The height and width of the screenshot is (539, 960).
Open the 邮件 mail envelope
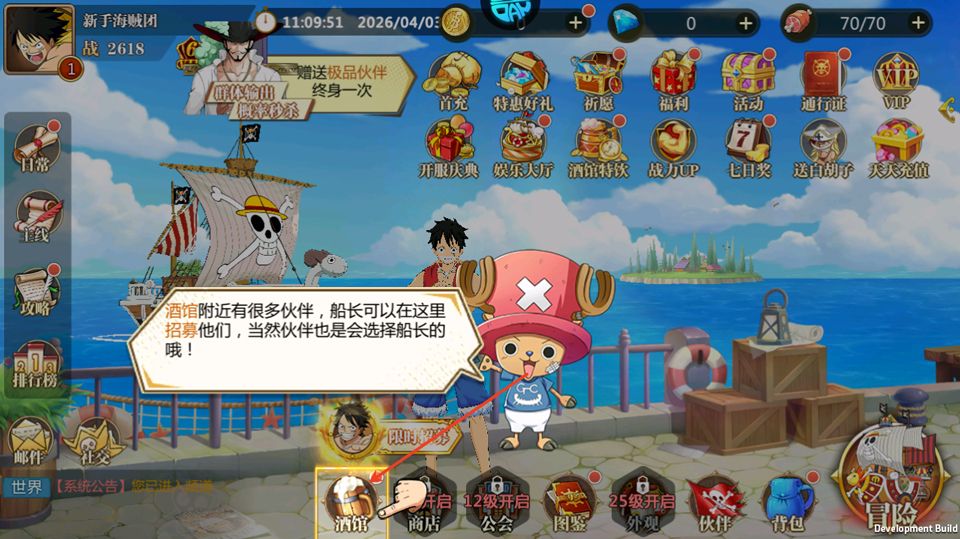click(x=30, y=440)
